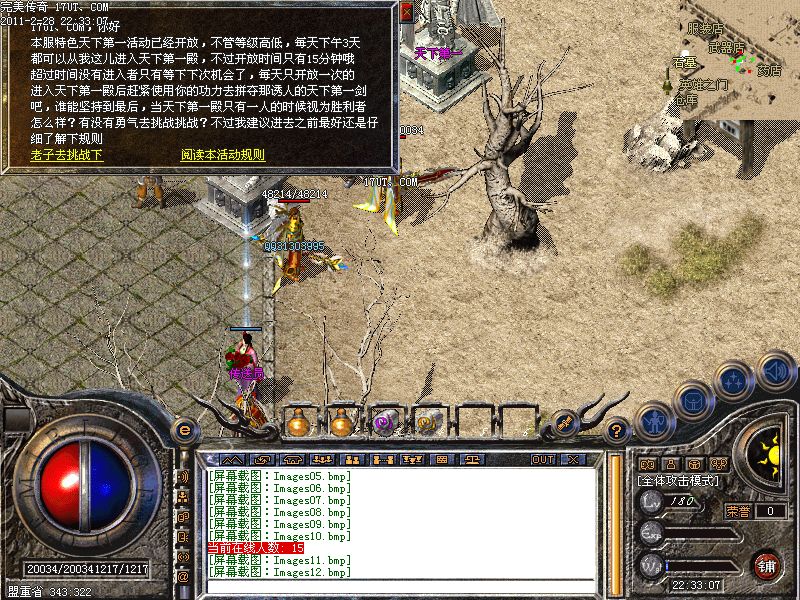The width and height of the screenshot is (800, 600).
Task: Open the '阅读本活动规则' rules link
Action: tap(222, 155)
